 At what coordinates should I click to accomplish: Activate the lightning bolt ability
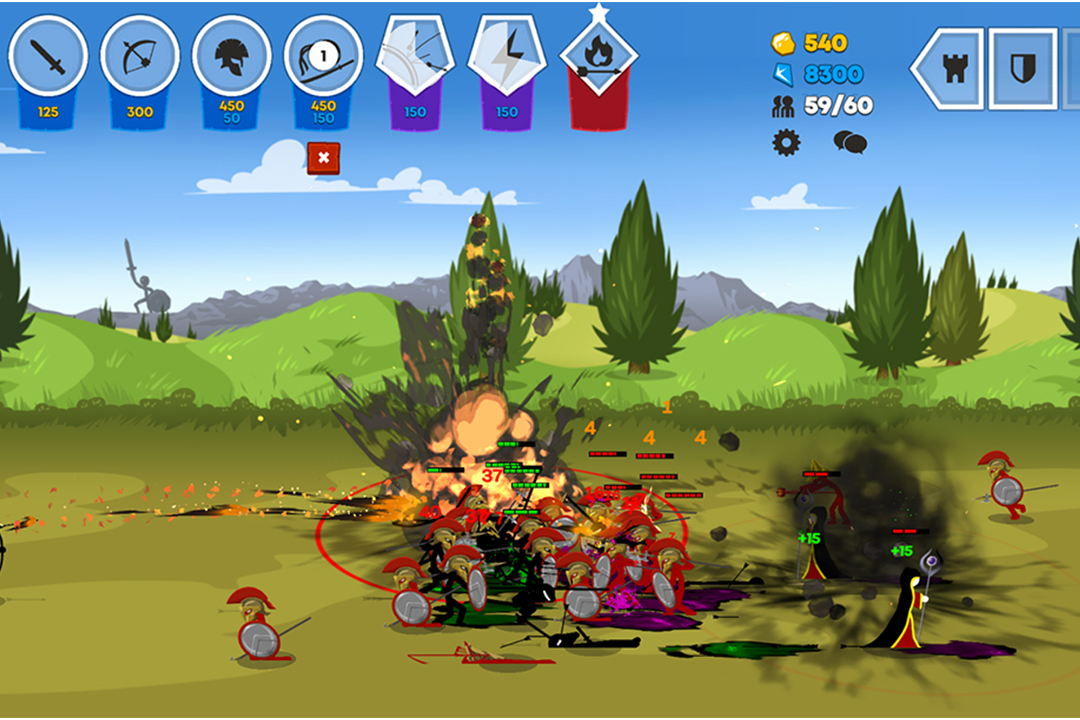(507, 56)
